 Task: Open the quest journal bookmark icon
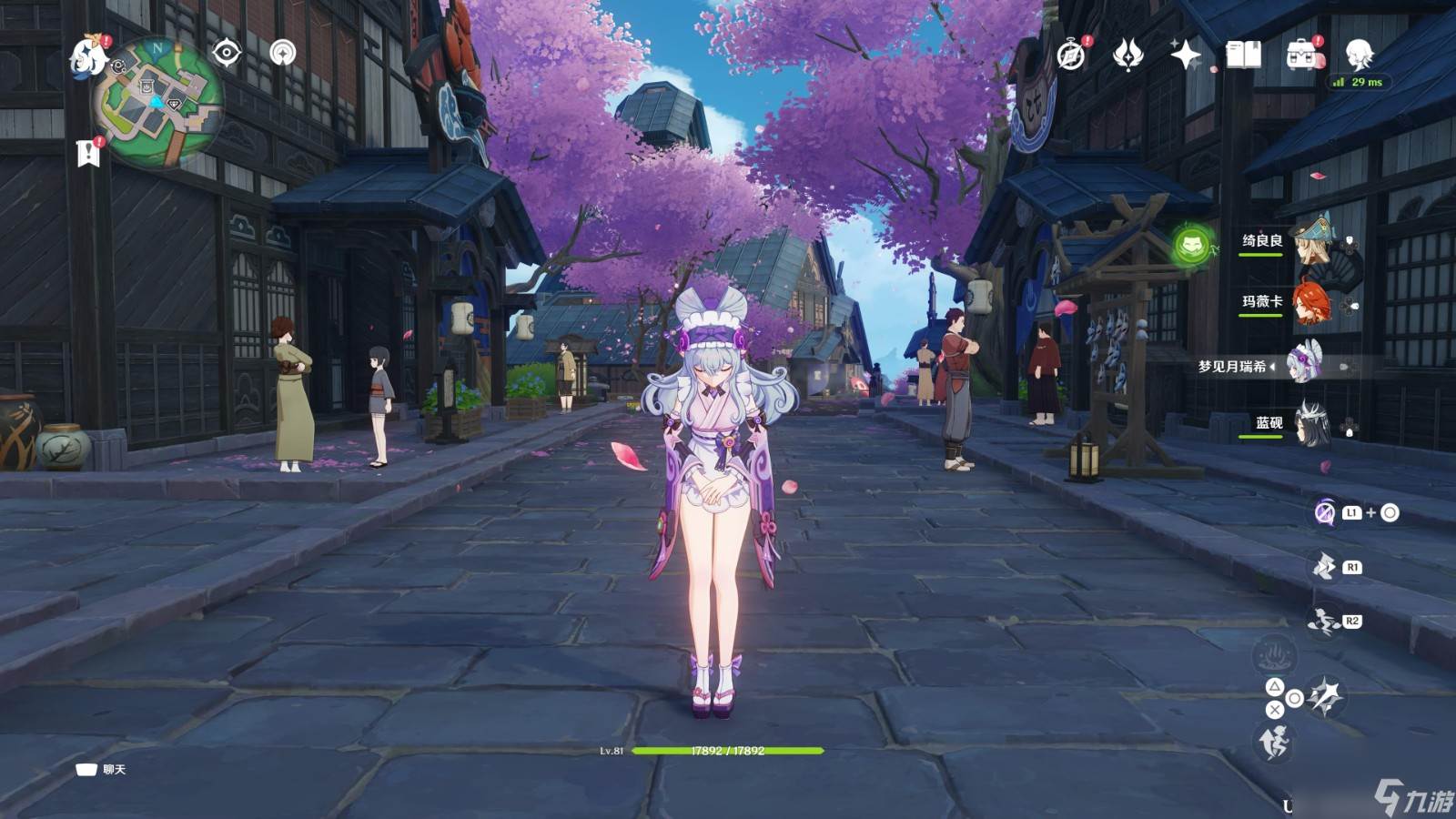pyautogui.click(x=88, y=153)
